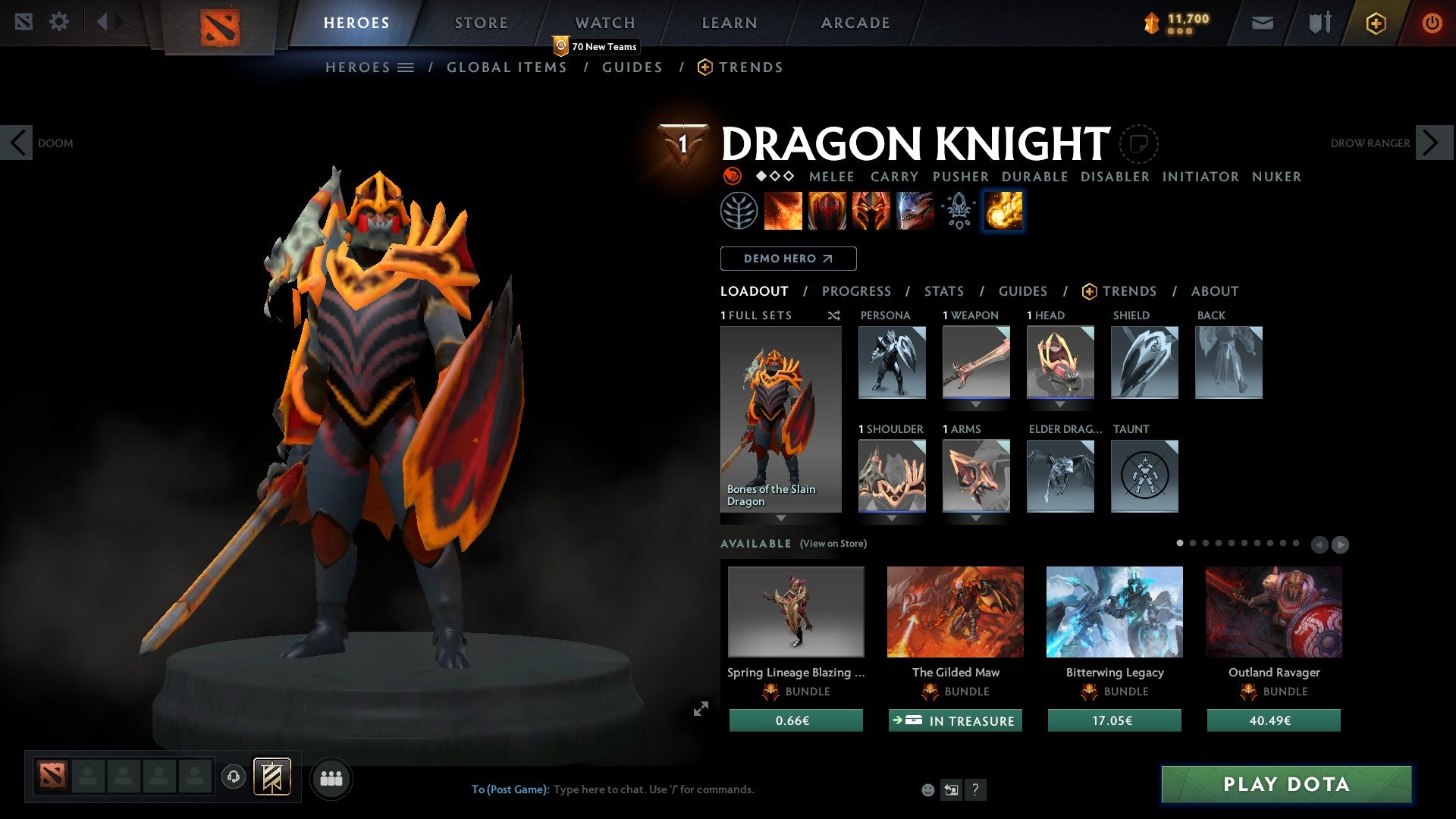This screenshot has height=819, width=1456.
Task: Click the PLAY DOTA button
Action: coord(1284,785)
